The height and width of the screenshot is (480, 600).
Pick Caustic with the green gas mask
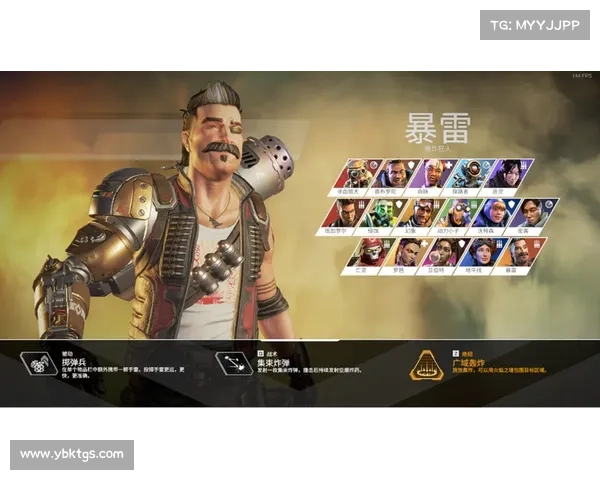click(382, 213)
